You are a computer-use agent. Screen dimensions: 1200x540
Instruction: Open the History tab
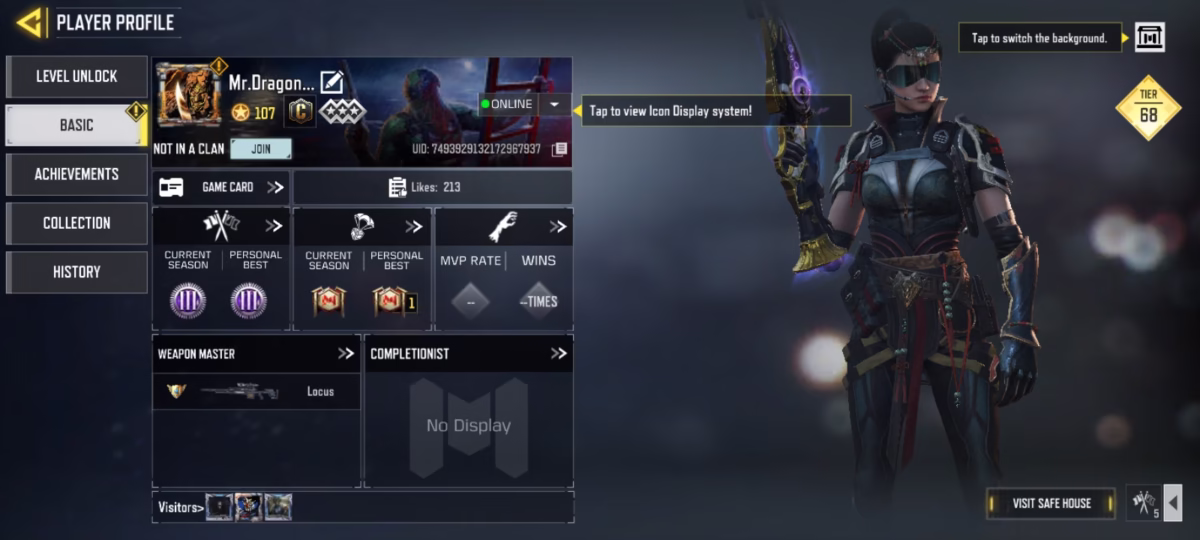coord(76,272)
